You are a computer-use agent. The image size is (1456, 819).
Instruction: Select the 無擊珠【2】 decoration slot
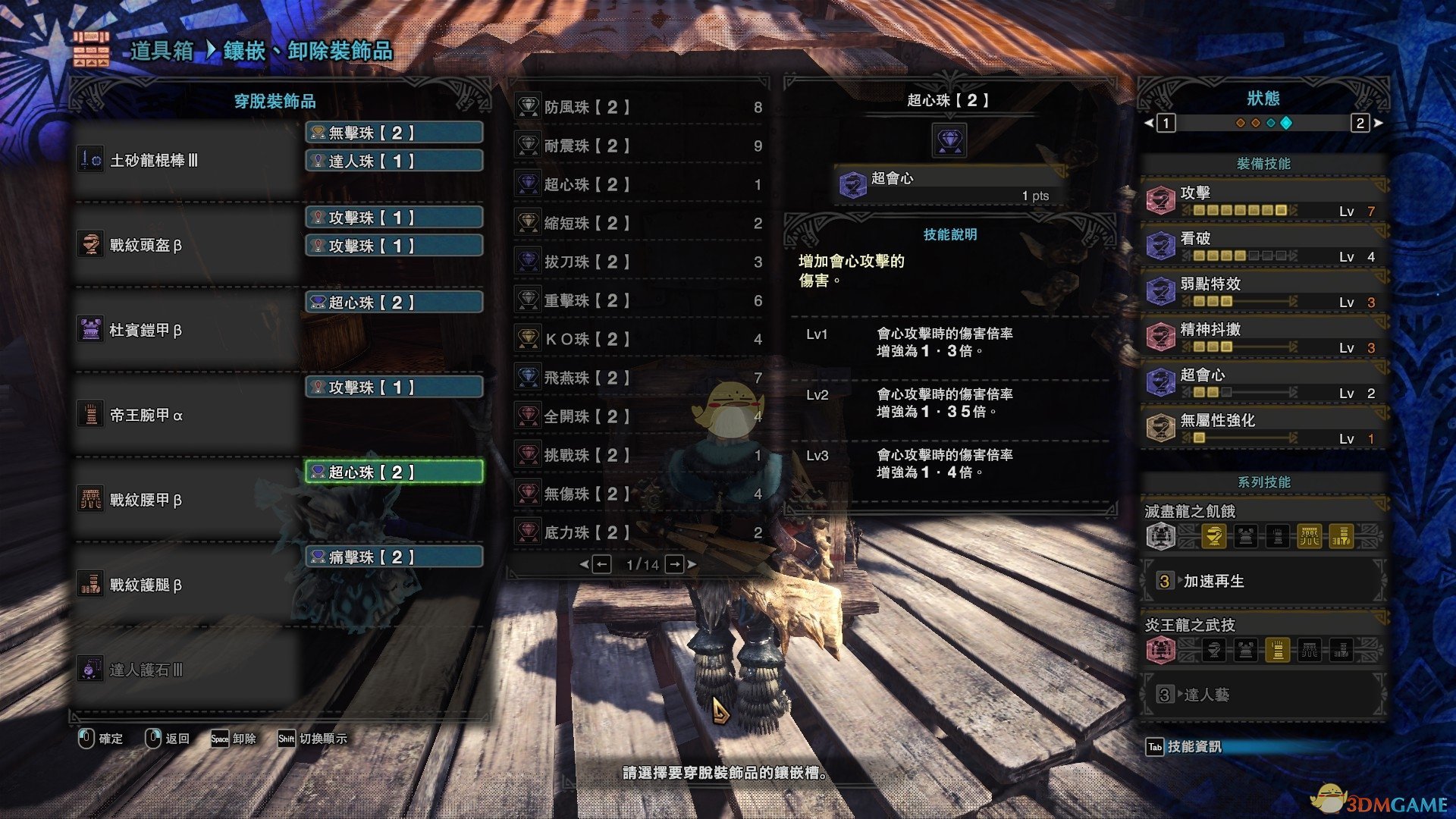pos(394,133)
